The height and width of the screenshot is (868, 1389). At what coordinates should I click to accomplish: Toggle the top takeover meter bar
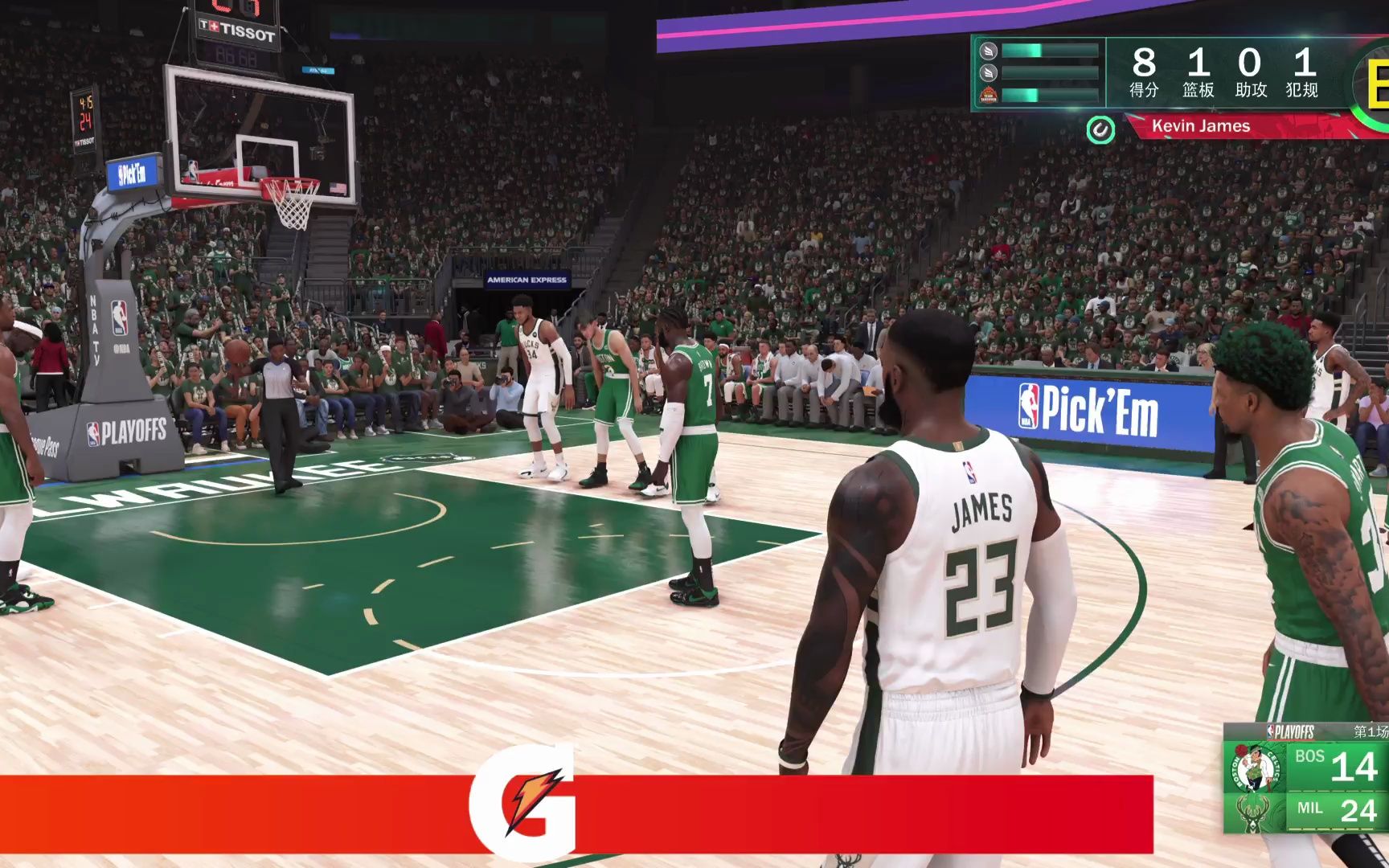click(1048, 51)
